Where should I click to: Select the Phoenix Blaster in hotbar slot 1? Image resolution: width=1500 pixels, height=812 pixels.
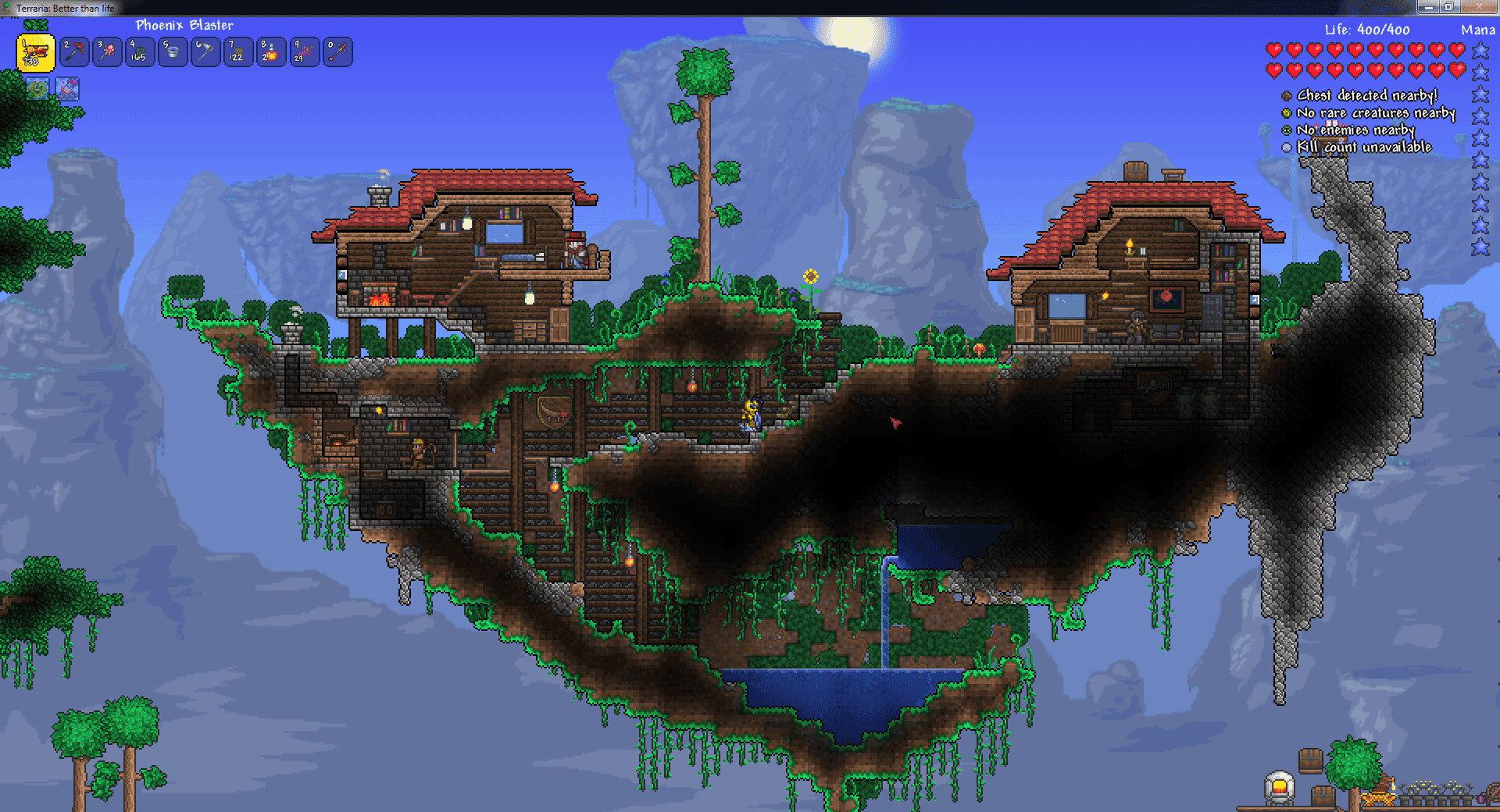(35, 52)
